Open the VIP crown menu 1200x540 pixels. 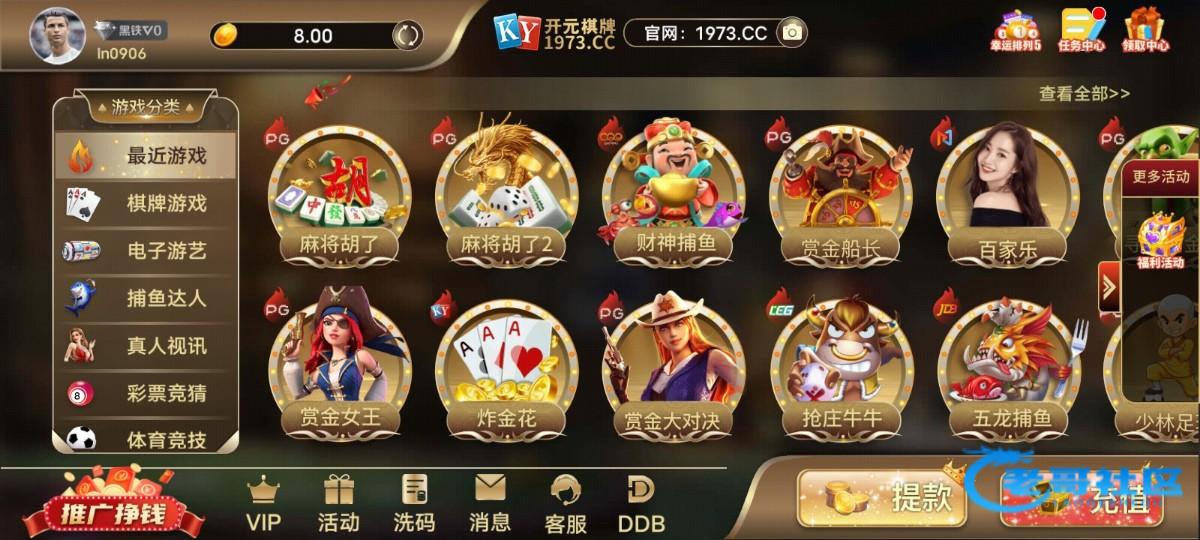point(264,504)
